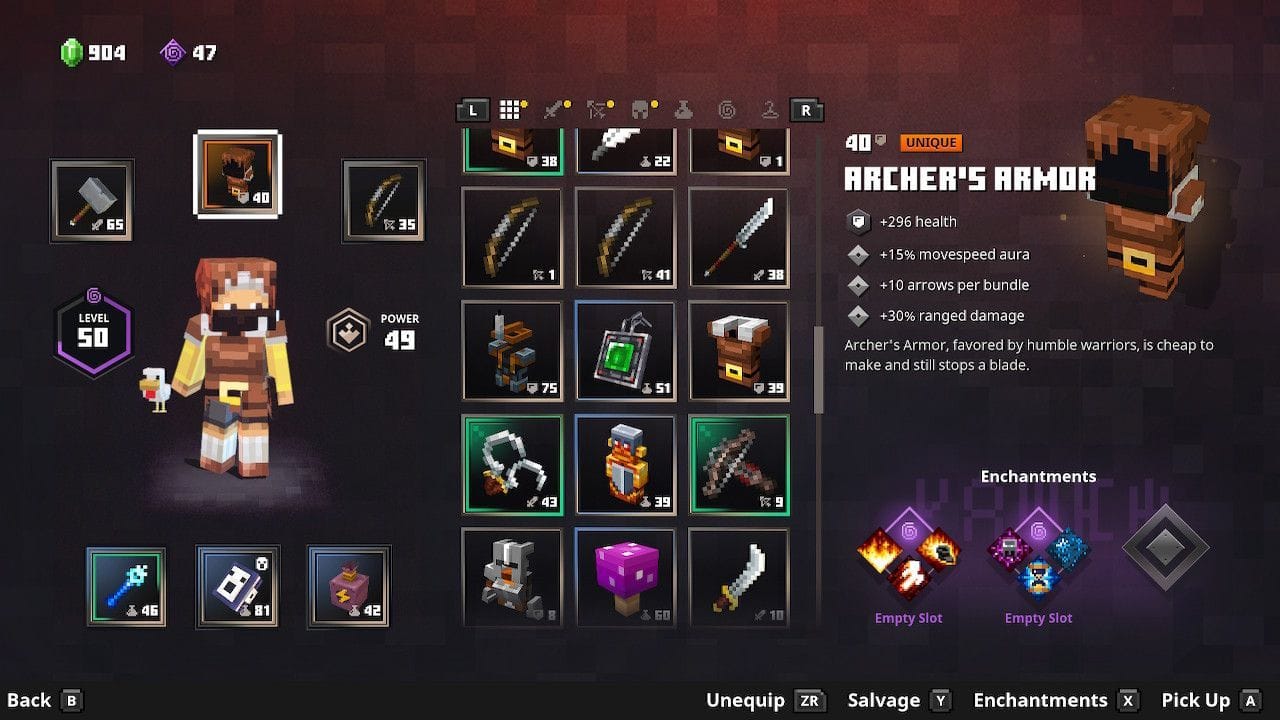The width and height of the screenshot is (1280, 720).
Task: Select the armor helmet filter icon
Action: point(640,110)
